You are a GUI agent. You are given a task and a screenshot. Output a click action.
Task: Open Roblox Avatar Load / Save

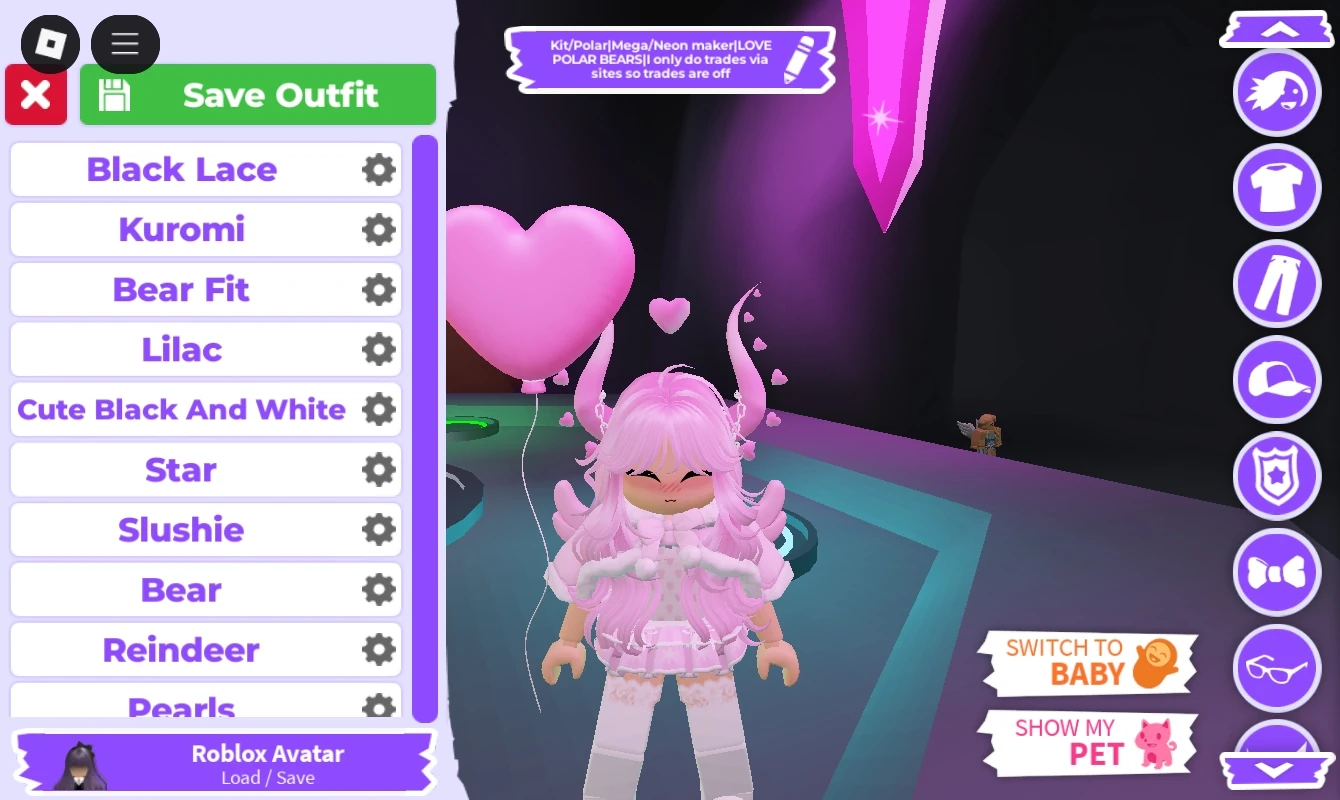(223, 762)
